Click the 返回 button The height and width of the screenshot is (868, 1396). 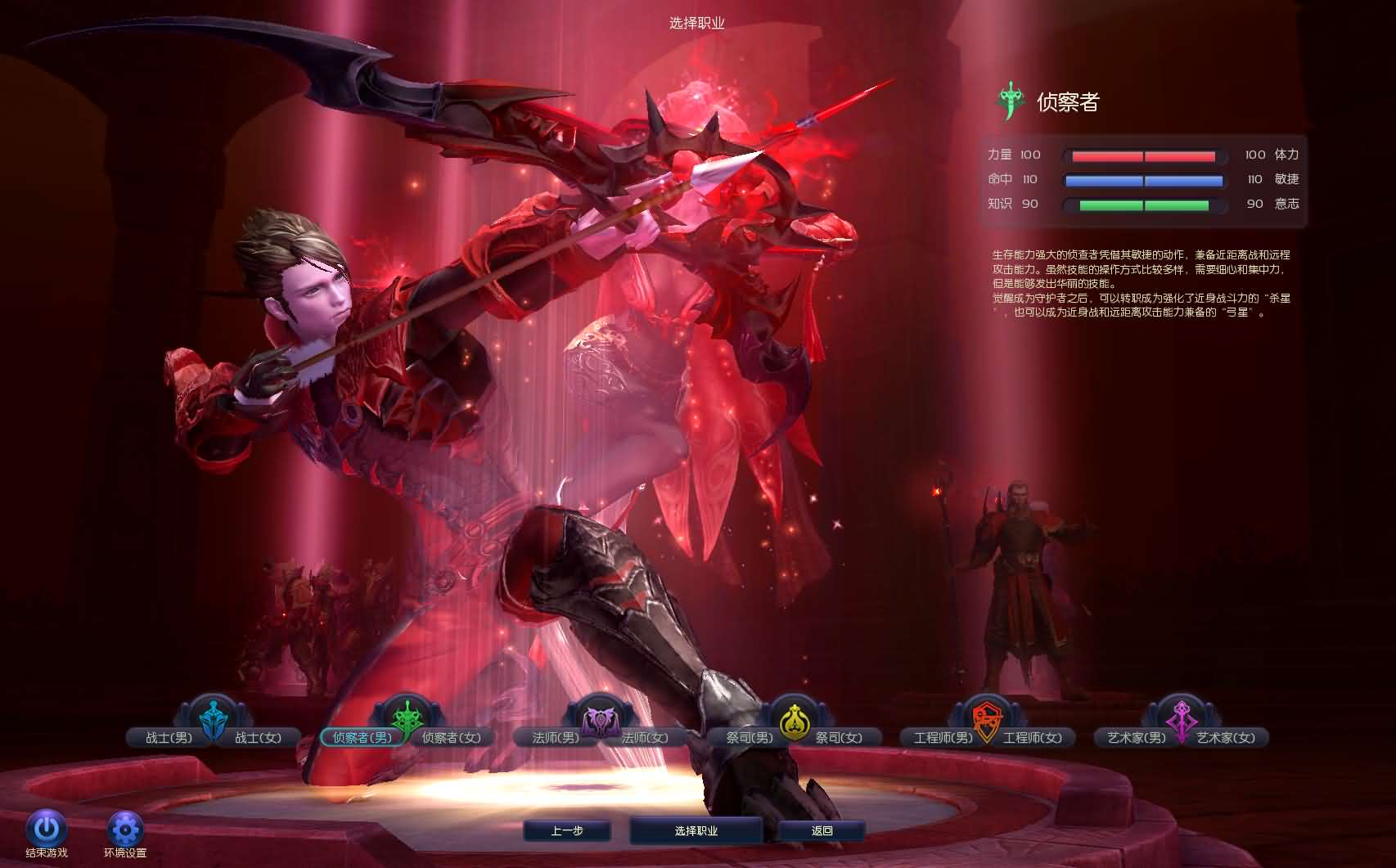(821, 829)
